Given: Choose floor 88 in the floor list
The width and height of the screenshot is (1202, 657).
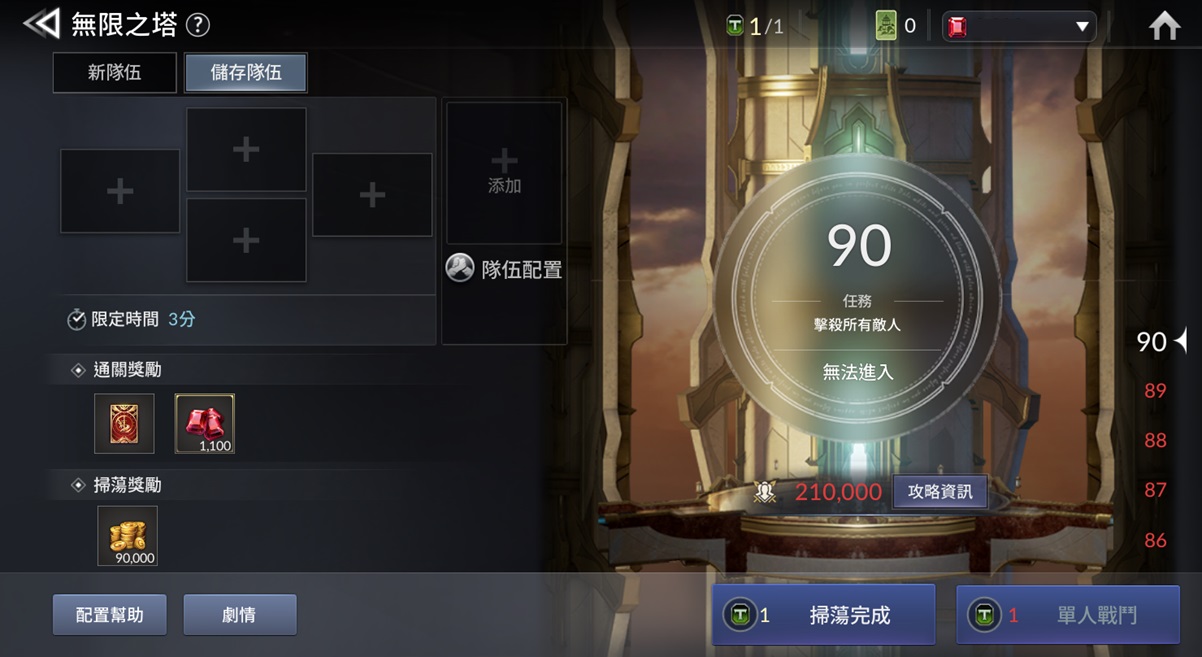Looking at the screenshot, I should pyautogui.click(x=1155, y=440).
